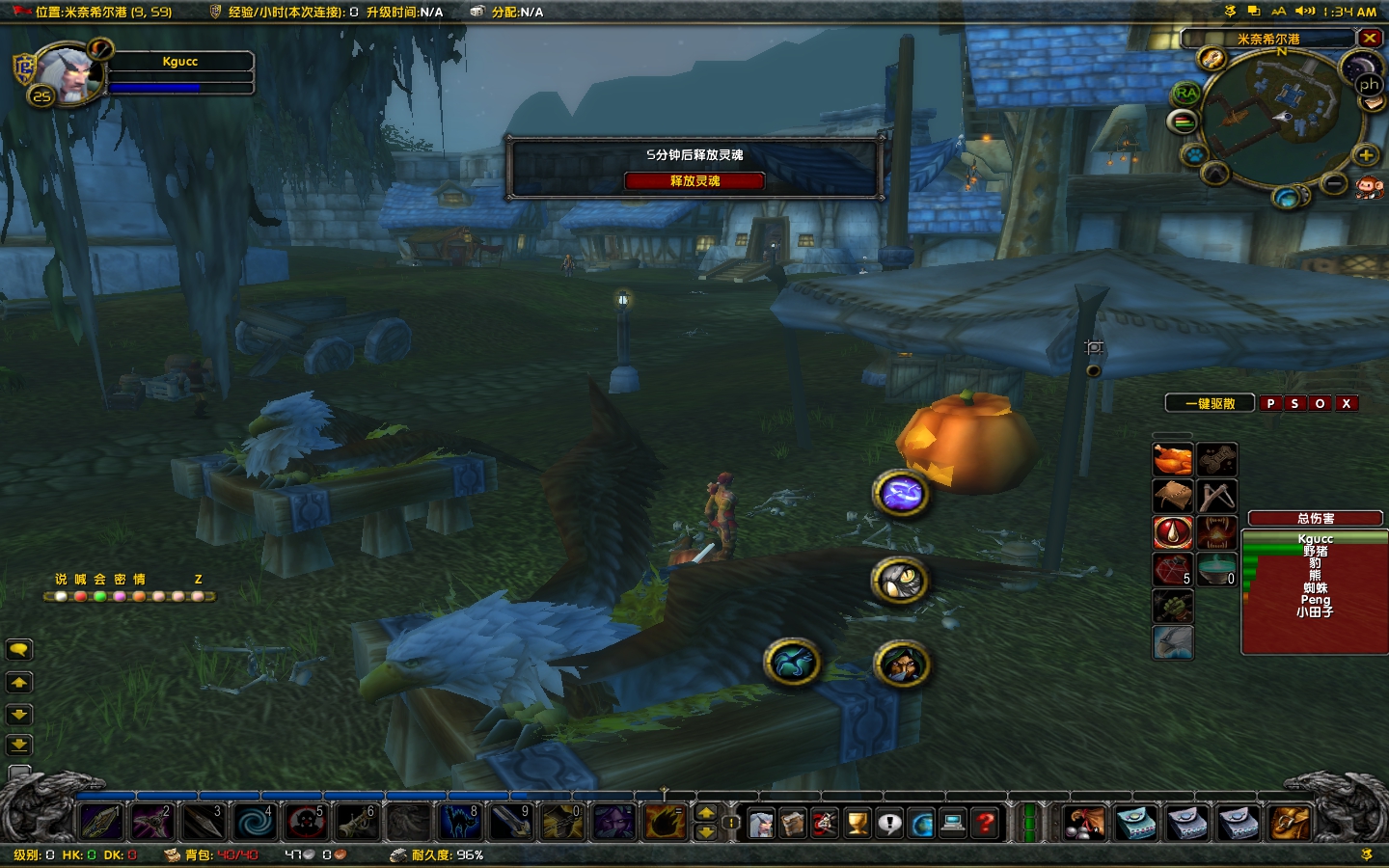Click the red eye orb icon in the side panel

pyautogui.click(x=1172, y=531)
